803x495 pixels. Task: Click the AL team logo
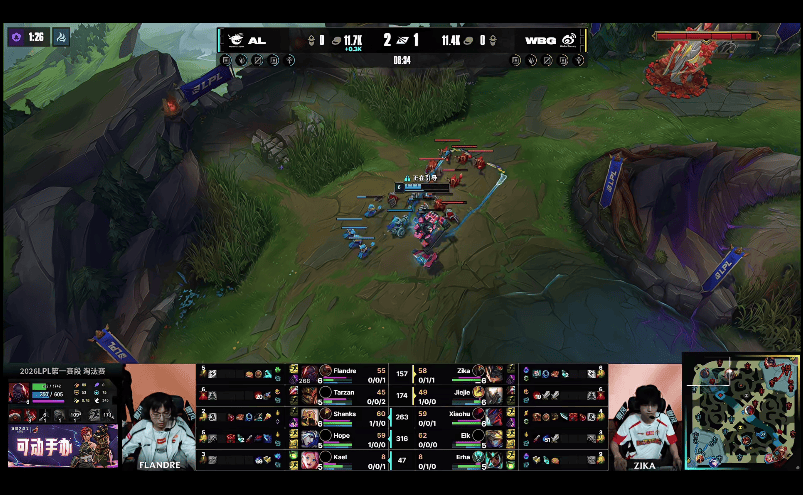pyautogui.click(x=235, y=41)
